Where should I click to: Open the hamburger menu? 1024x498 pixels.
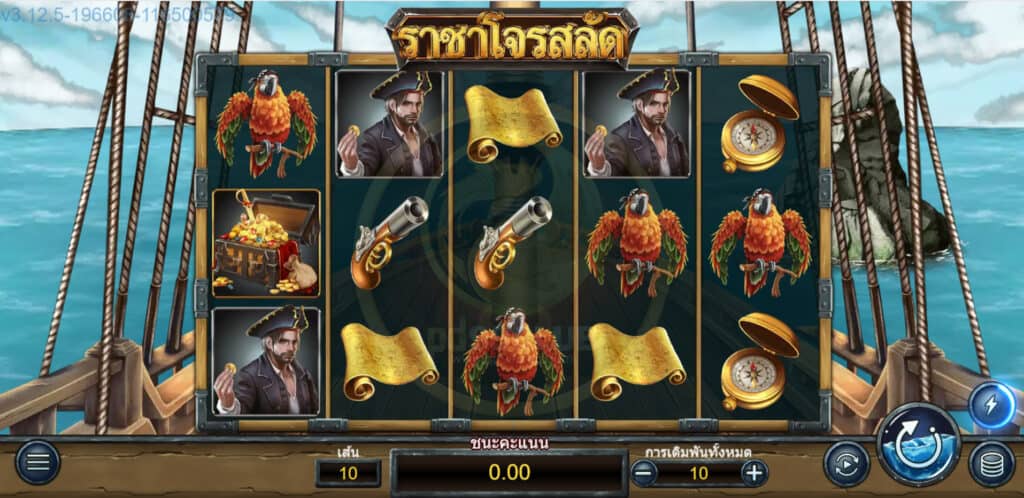pos(38,462)
